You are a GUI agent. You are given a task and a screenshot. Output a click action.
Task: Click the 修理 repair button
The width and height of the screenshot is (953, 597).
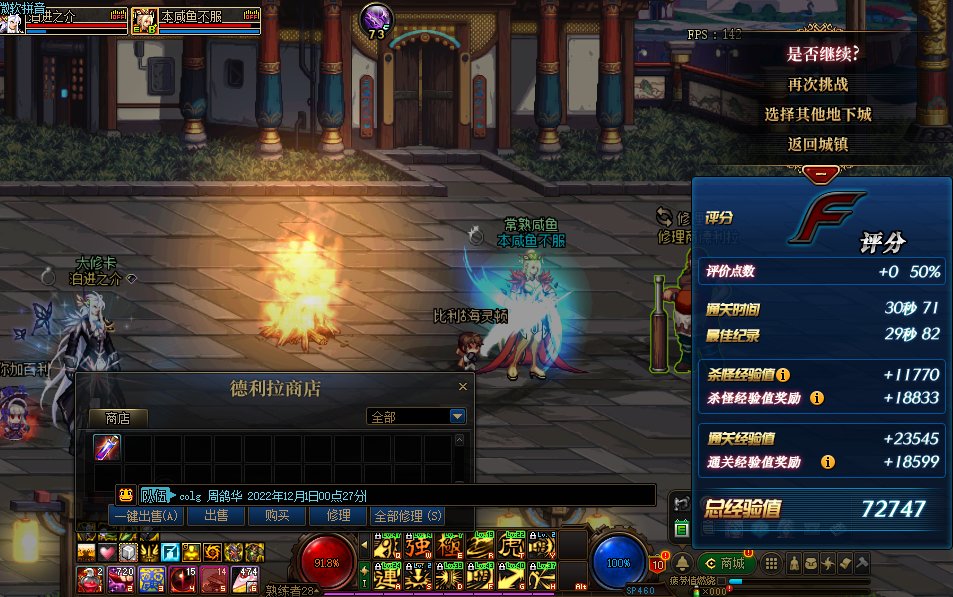coord(338,516)
